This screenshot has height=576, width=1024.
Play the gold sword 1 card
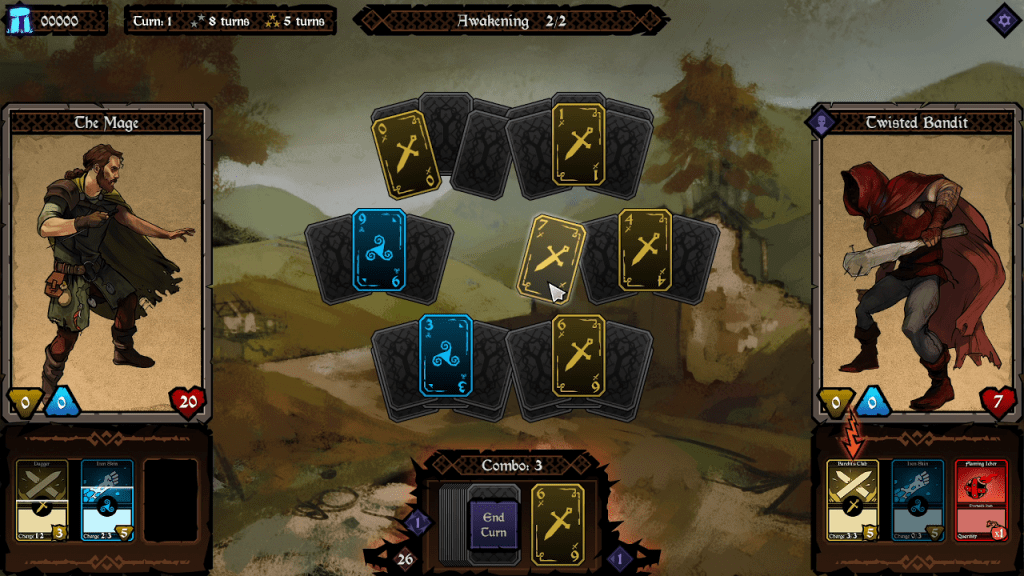tap(578, 144)
